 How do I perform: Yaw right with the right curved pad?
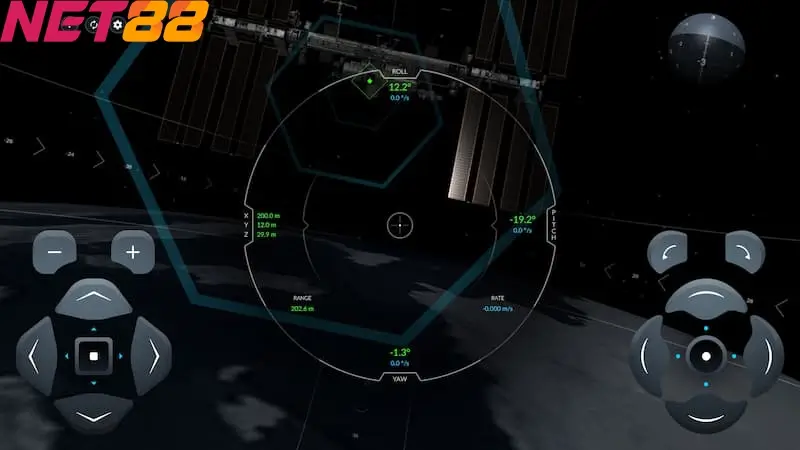[763, 355]
